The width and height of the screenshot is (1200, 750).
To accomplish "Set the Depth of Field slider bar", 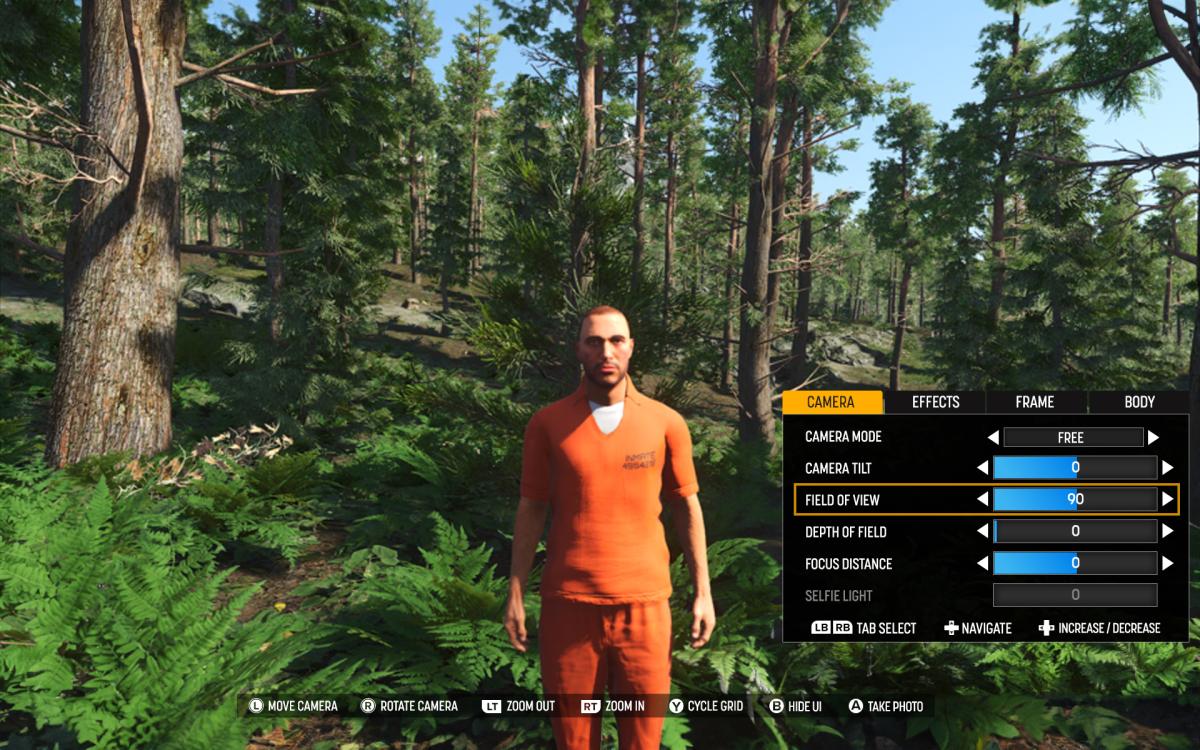I will pos(1075,531).
